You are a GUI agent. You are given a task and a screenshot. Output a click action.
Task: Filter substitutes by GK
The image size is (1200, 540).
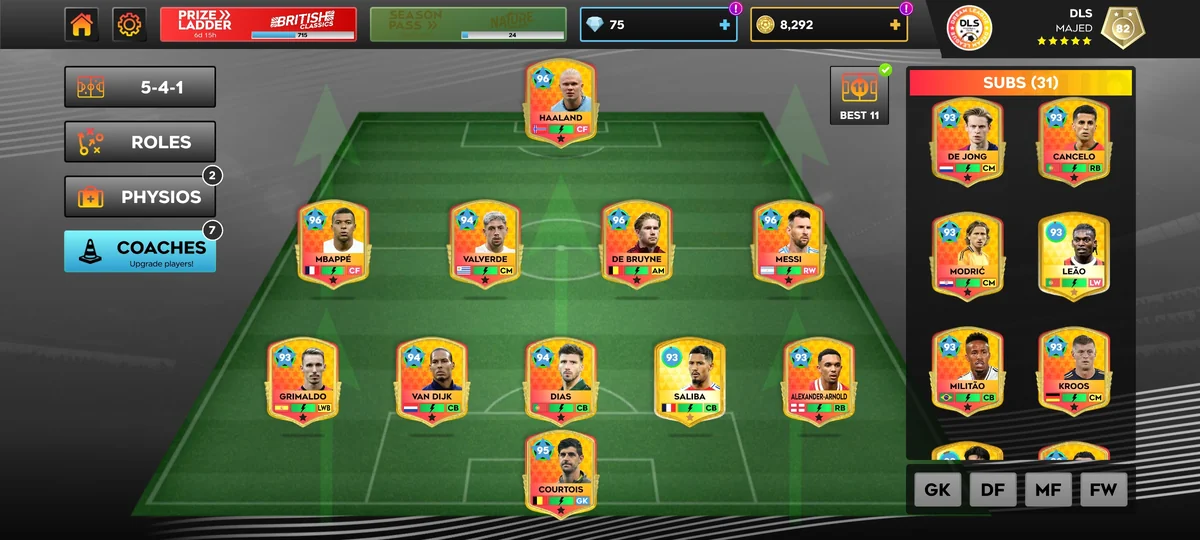tap(937, 490)
